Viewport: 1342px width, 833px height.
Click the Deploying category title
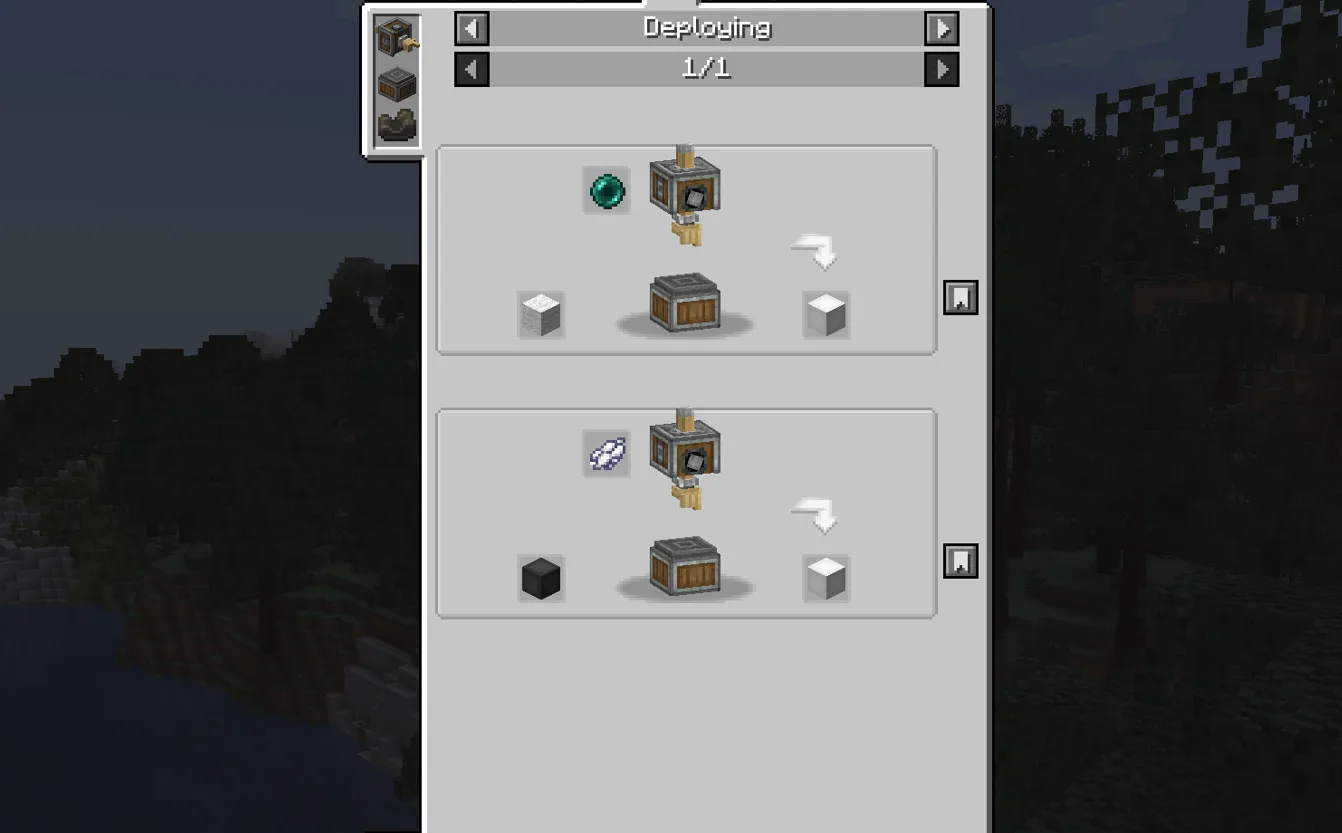[706, 28]
